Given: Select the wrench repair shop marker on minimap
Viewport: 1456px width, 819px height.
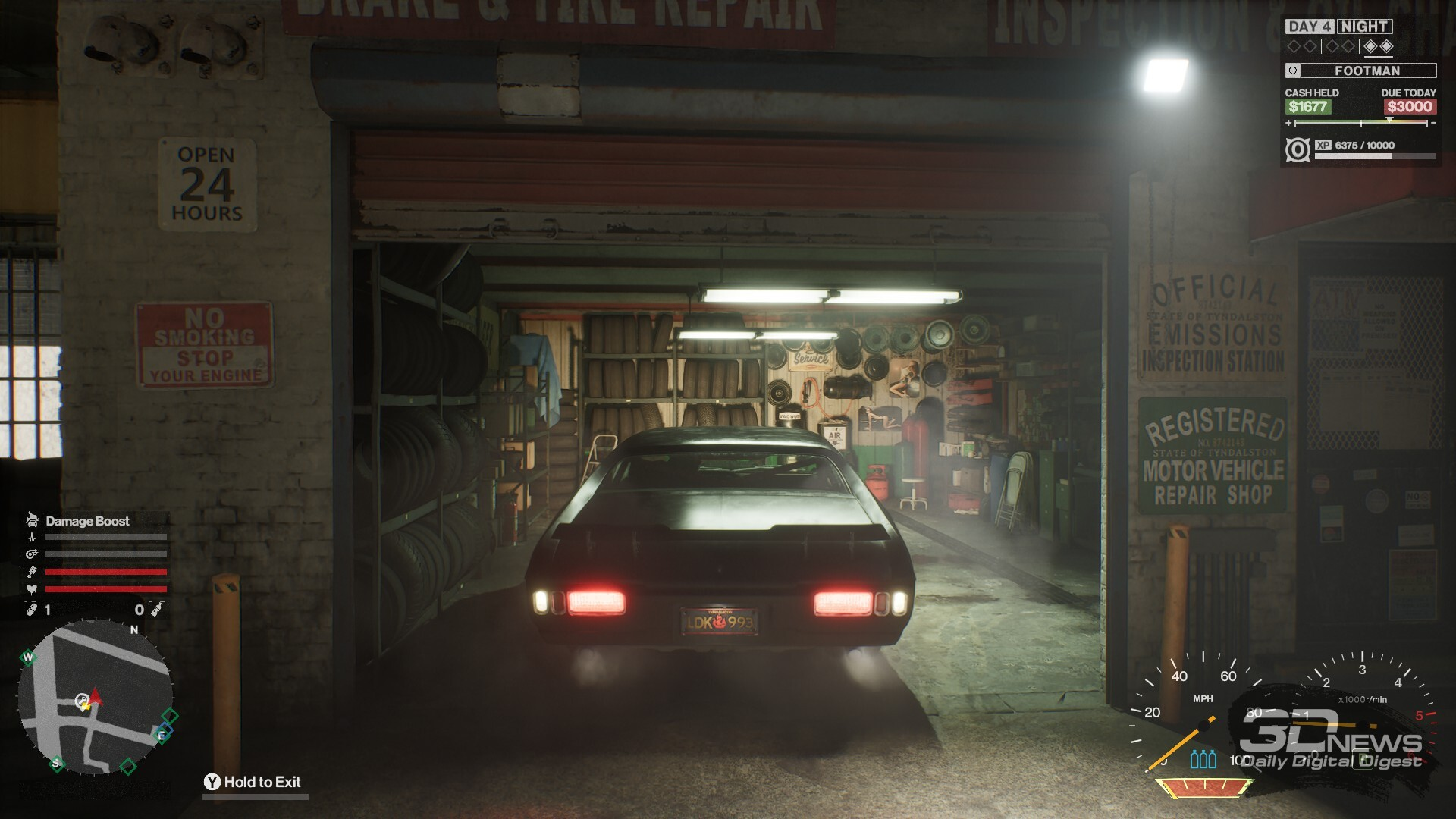Looking at the screenshot, I should (x=82, y=701).
